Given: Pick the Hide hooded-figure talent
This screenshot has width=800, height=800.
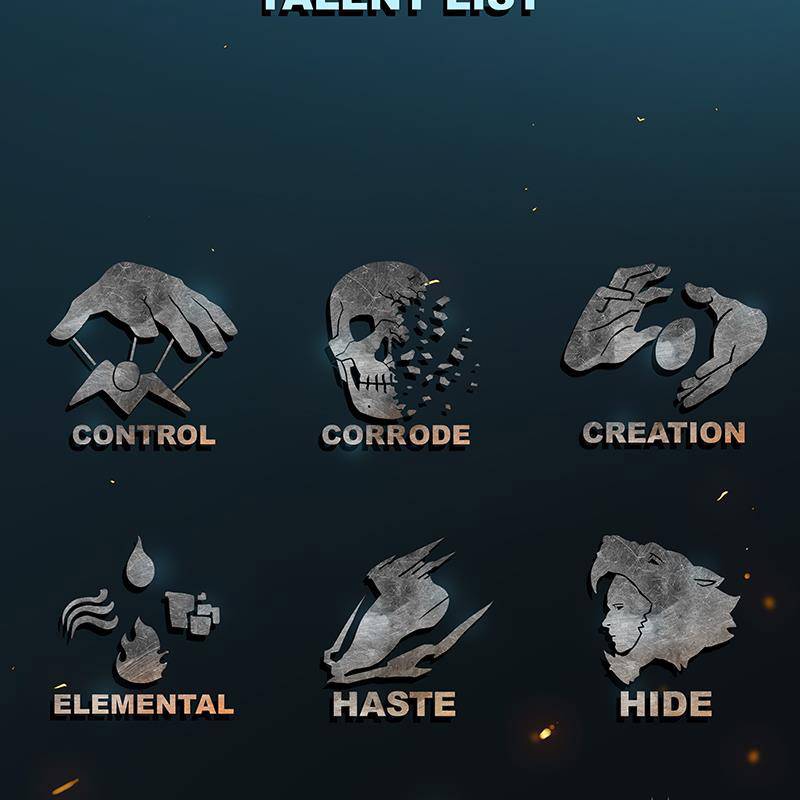Looking at the screenshot, I should [x=664, y=610].
